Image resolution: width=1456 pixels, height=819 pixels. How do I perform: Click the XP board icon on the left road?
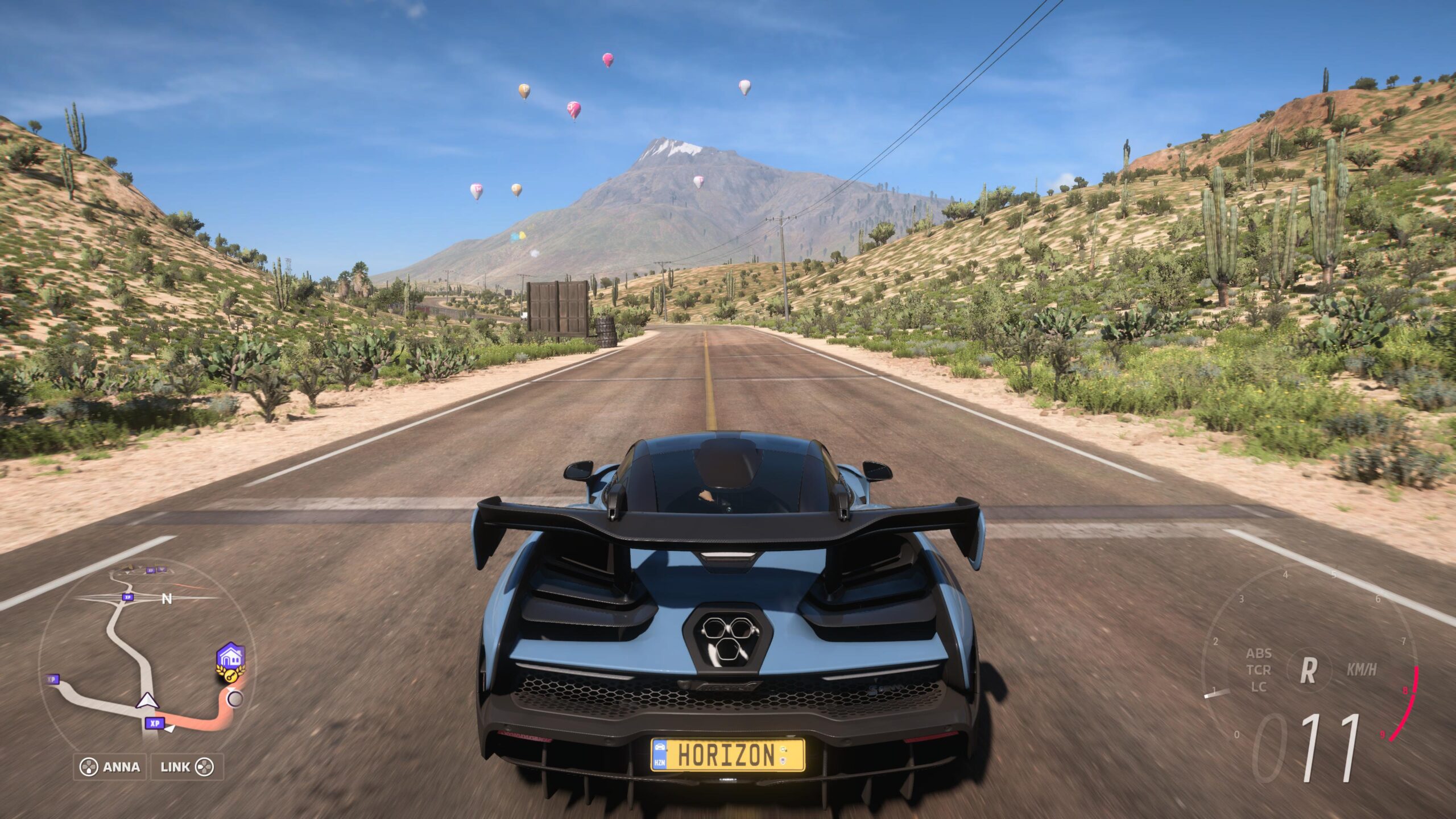[x=52, y=679]
